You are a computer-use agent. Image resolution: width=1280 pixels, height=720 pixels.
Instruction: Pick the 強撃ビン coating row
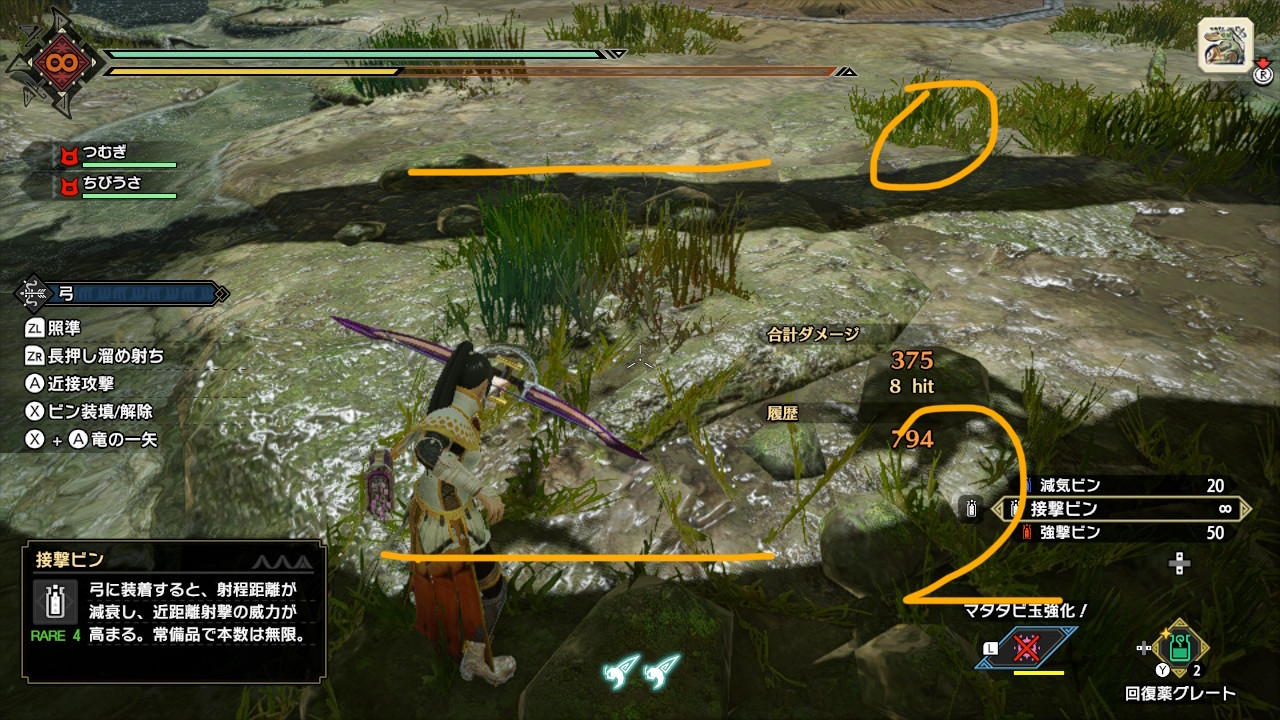point(1124,533)
